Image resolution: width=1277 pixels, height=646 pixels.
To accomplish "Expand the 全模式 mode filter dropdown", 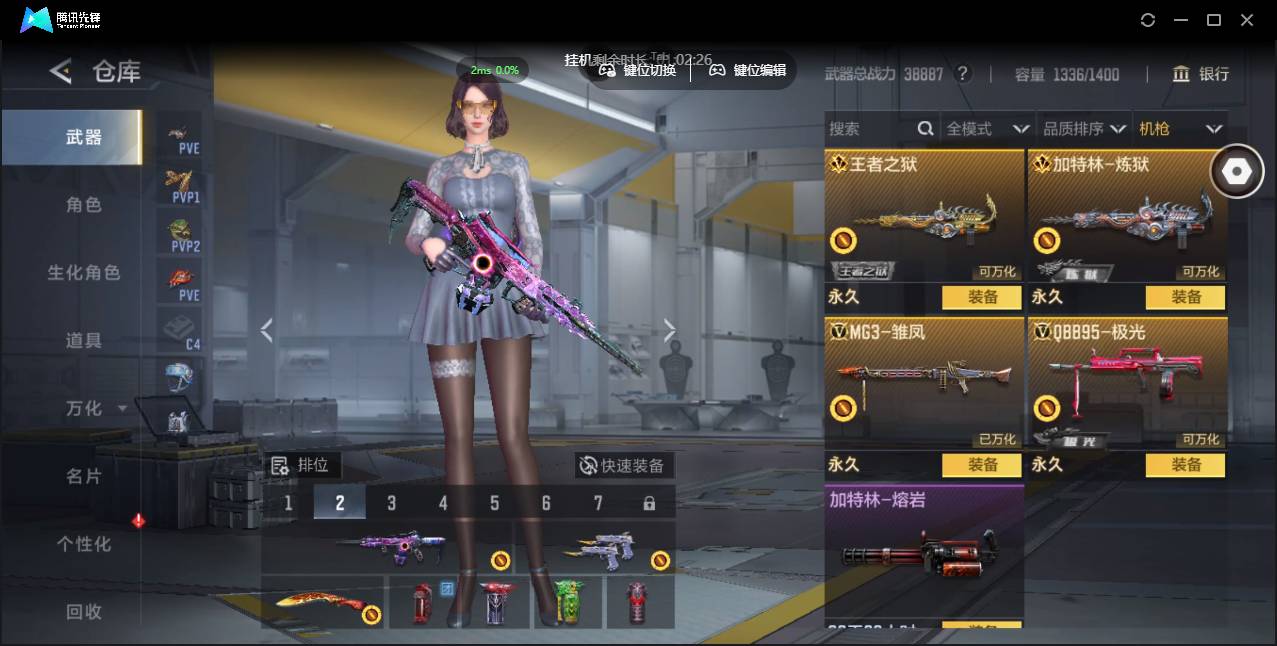I will (987, 129).
